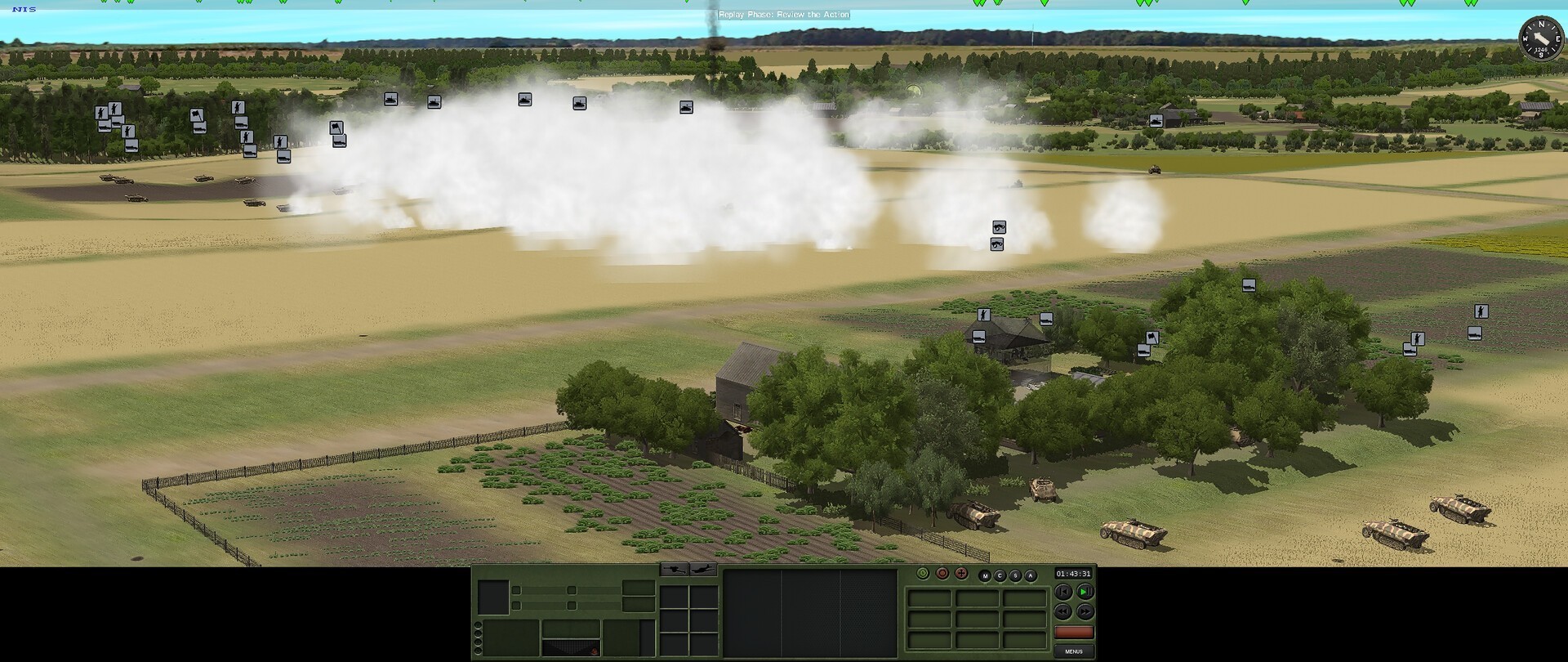Skip back to the replay start
Viewport: 1568px width, 662px height.
[1062, 592]
